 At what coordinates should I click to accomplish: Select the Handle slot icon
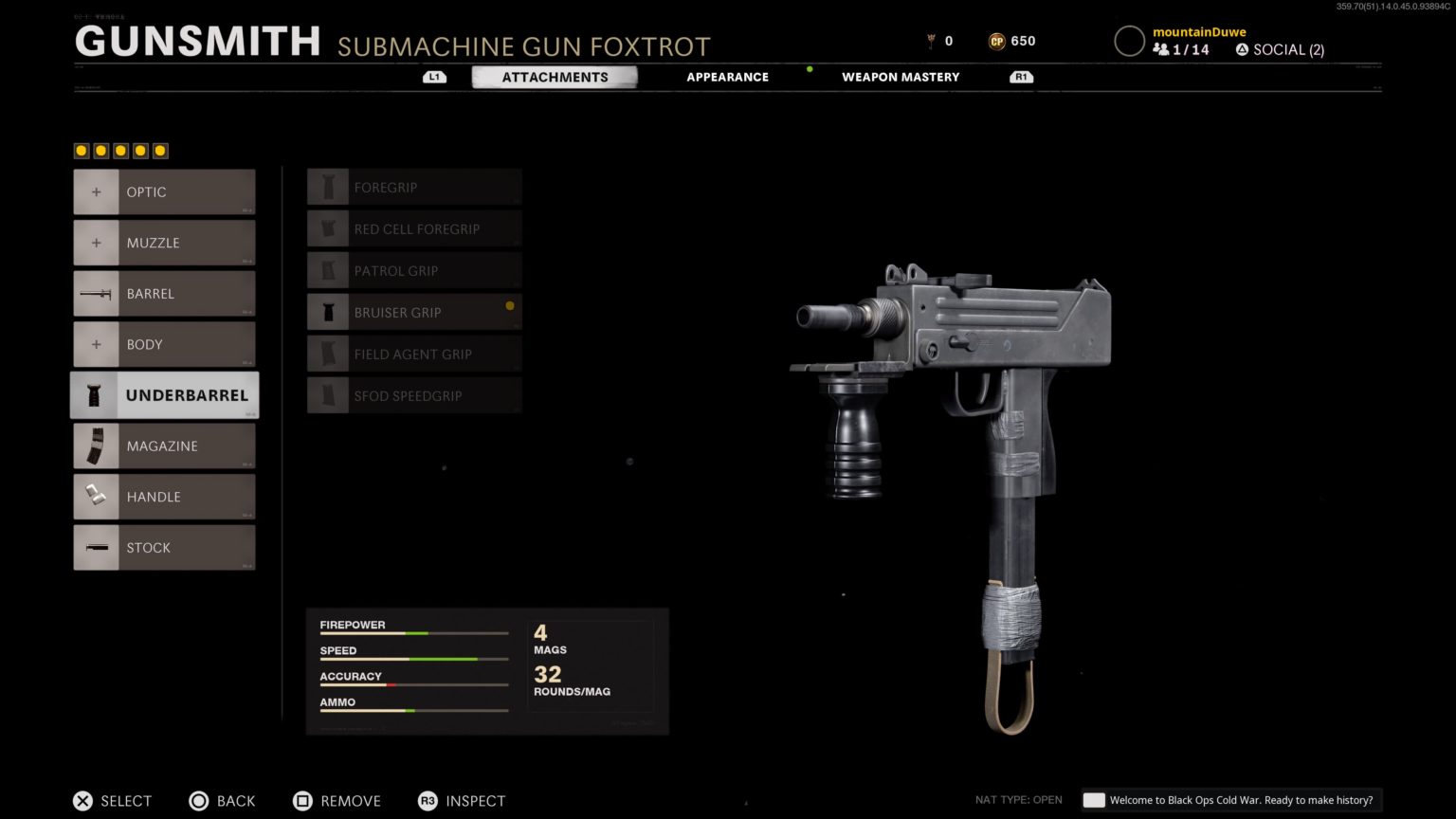coord(96,496)
